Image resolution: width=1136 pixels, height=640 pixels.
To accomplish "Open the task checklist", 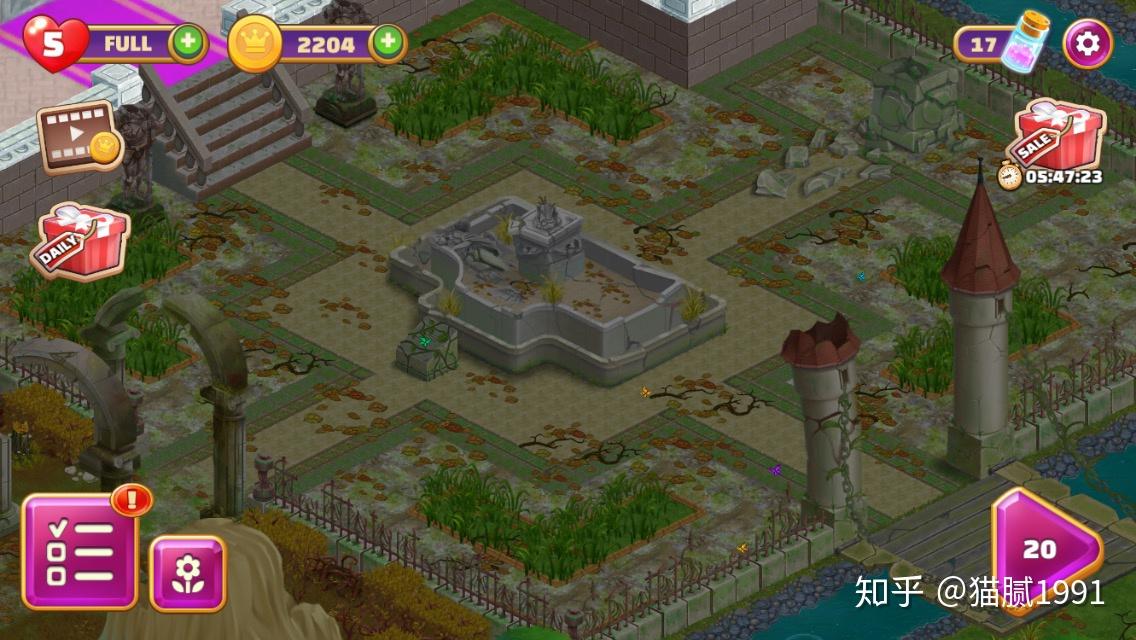I will click(80, 552).
